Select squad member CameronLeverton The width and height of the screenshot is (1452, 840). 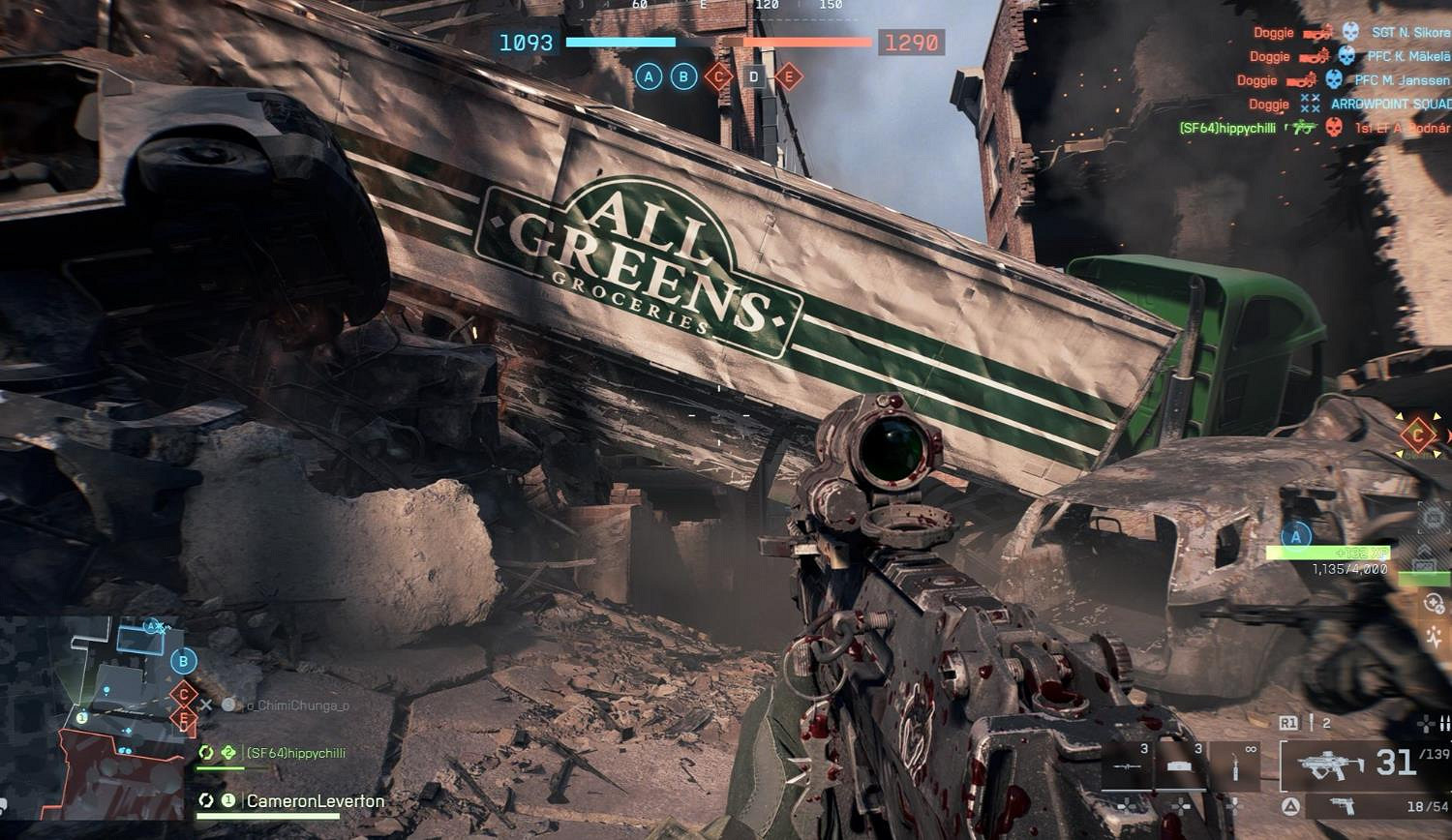(315, 801)
